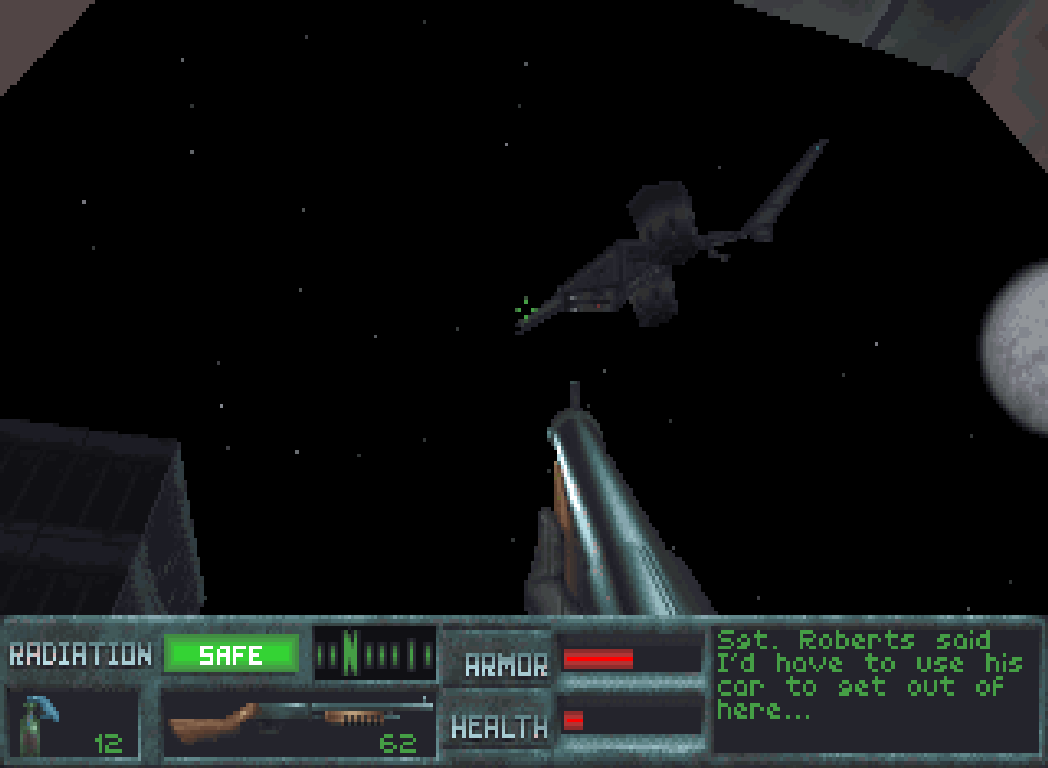The width and height of the screenshot is (1048, 768).
Task: Click the compass heading strip
Action: (x=374, y=654)
